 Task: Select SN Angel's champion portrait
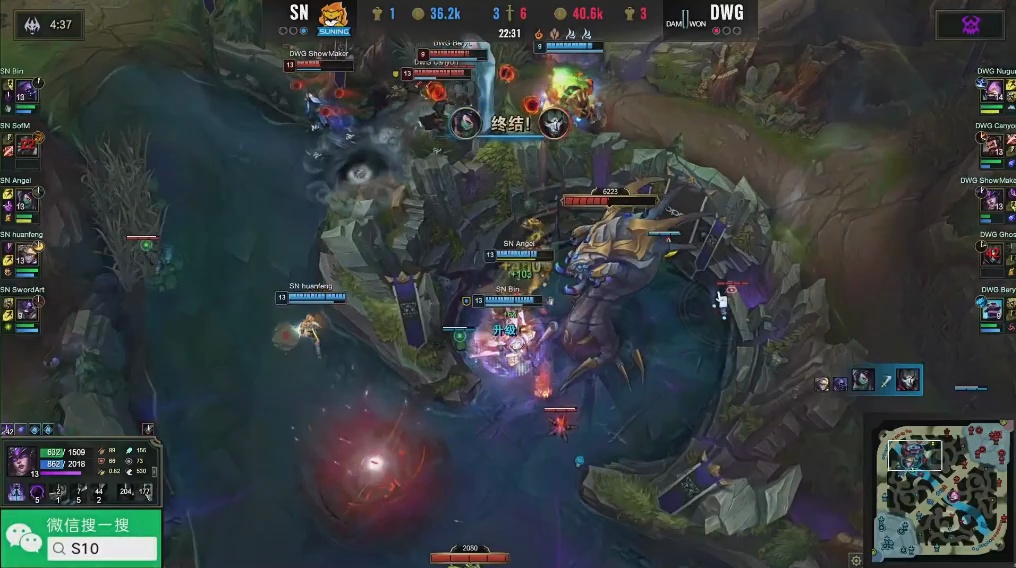(26, 200)
